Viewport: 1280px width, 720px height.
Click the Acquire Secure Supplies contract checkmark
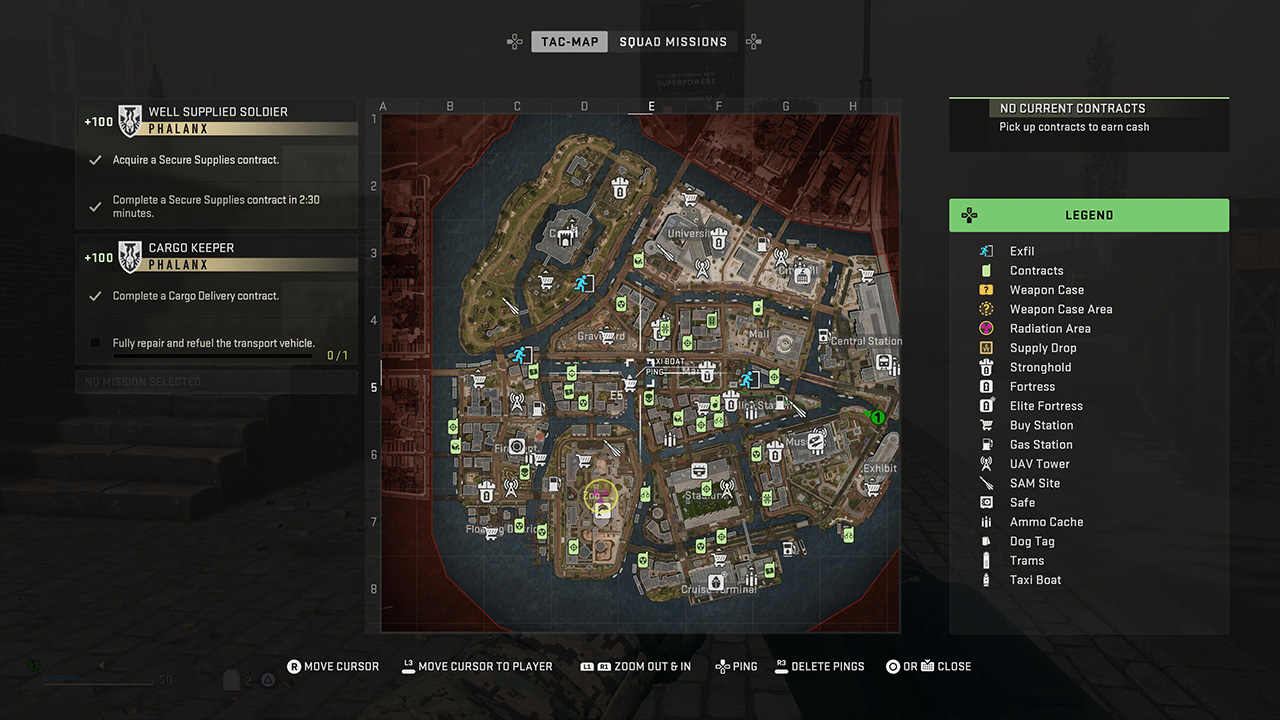click(x=95, y=159)
